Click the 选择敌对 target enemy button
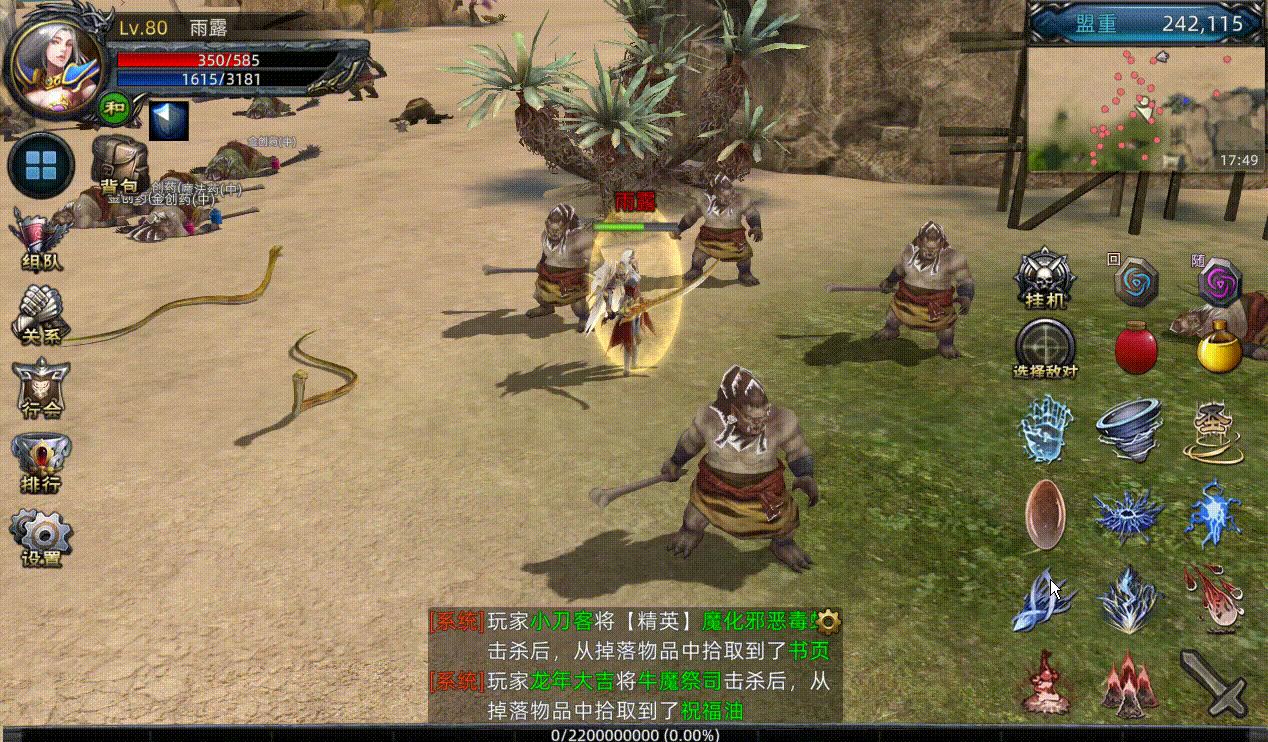1268x742 pixels. tap(1045, 349)
